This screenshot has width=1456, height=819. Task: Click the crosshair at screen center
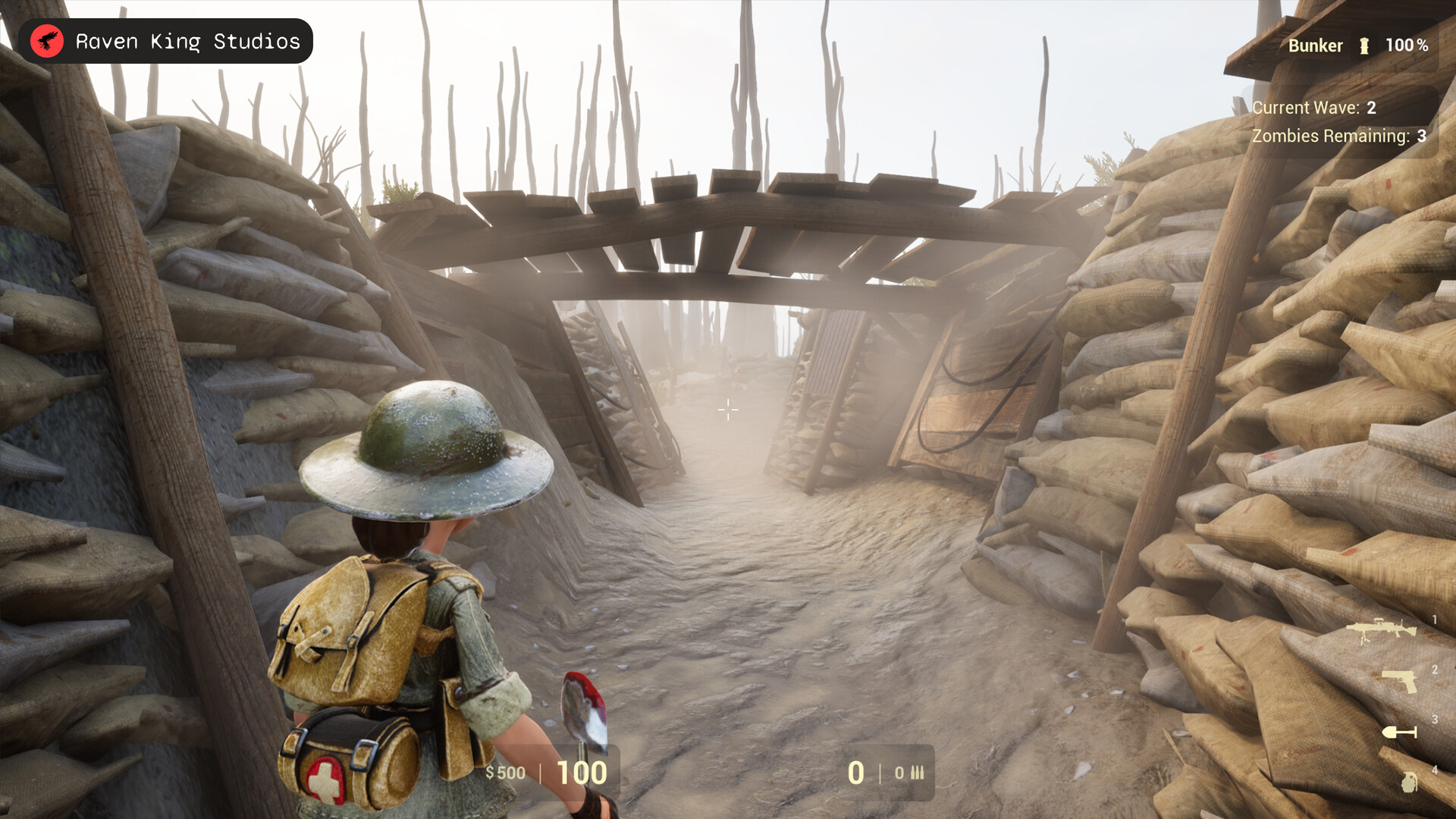[728, 411]
